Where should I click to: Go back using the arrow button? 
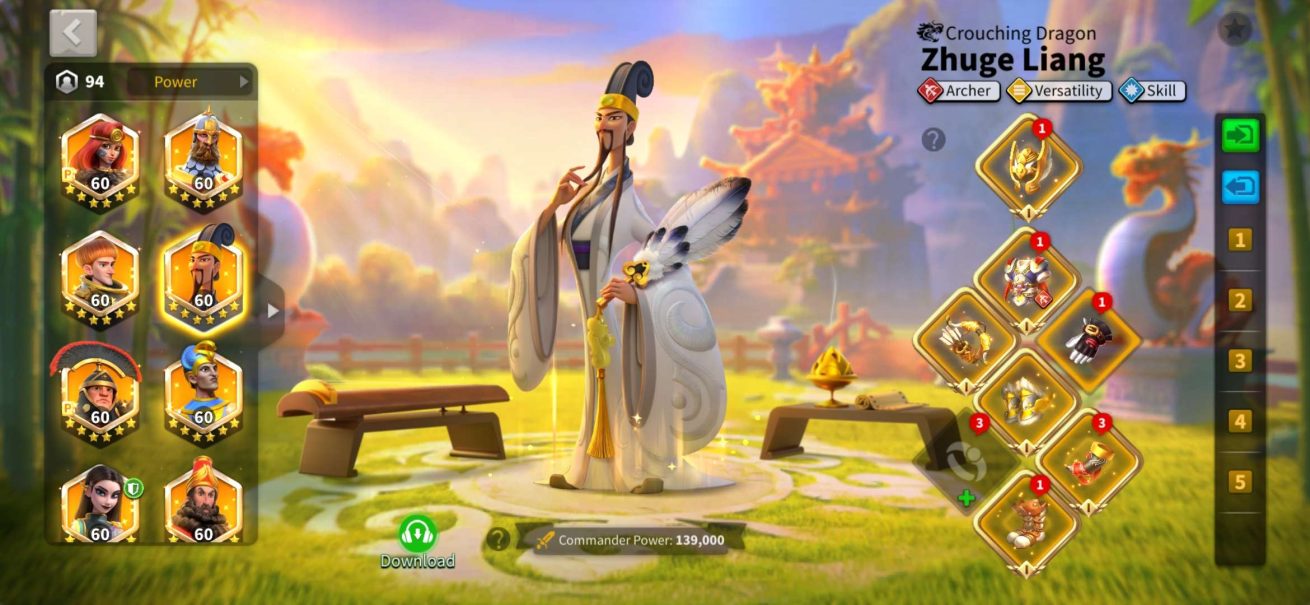(x=73, y=33)
